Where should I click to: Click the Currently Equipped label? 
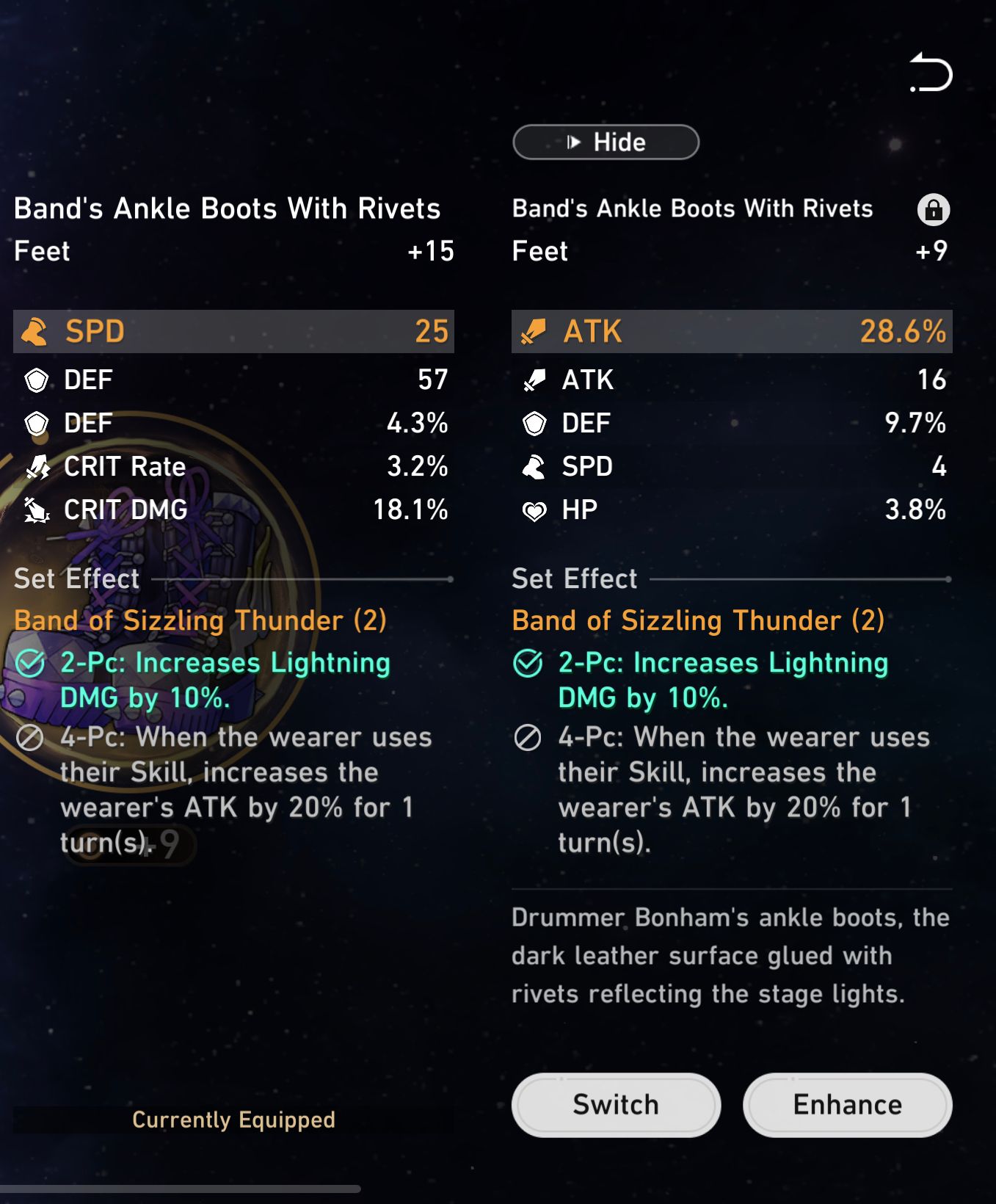[x=233, y=1120]
